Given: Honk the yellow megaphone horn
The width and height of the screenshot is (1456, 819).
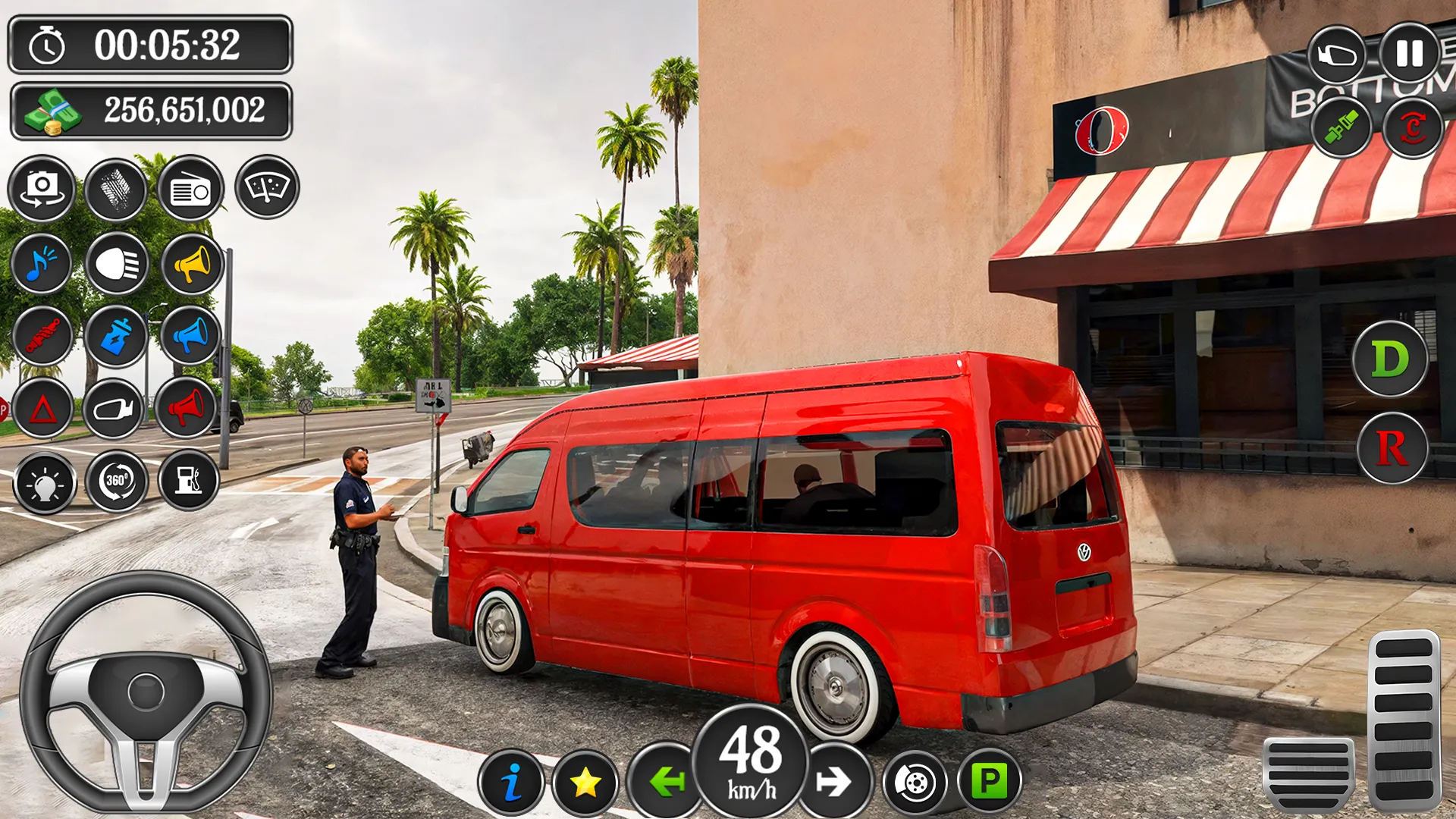Looking at the screenshot, I should click(x=190, y=264).
